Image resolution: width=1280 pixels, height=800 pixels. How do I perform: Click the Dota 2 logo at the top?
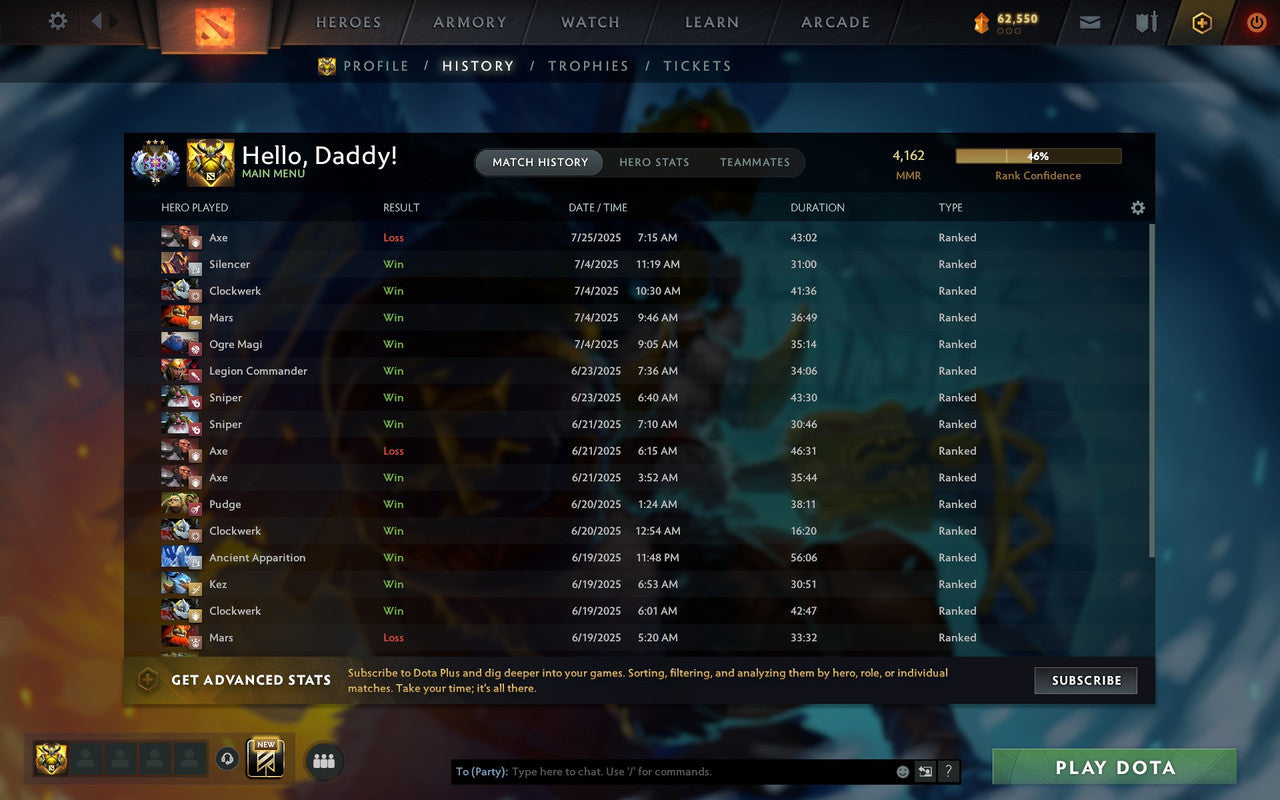click(x=213, y=25)
